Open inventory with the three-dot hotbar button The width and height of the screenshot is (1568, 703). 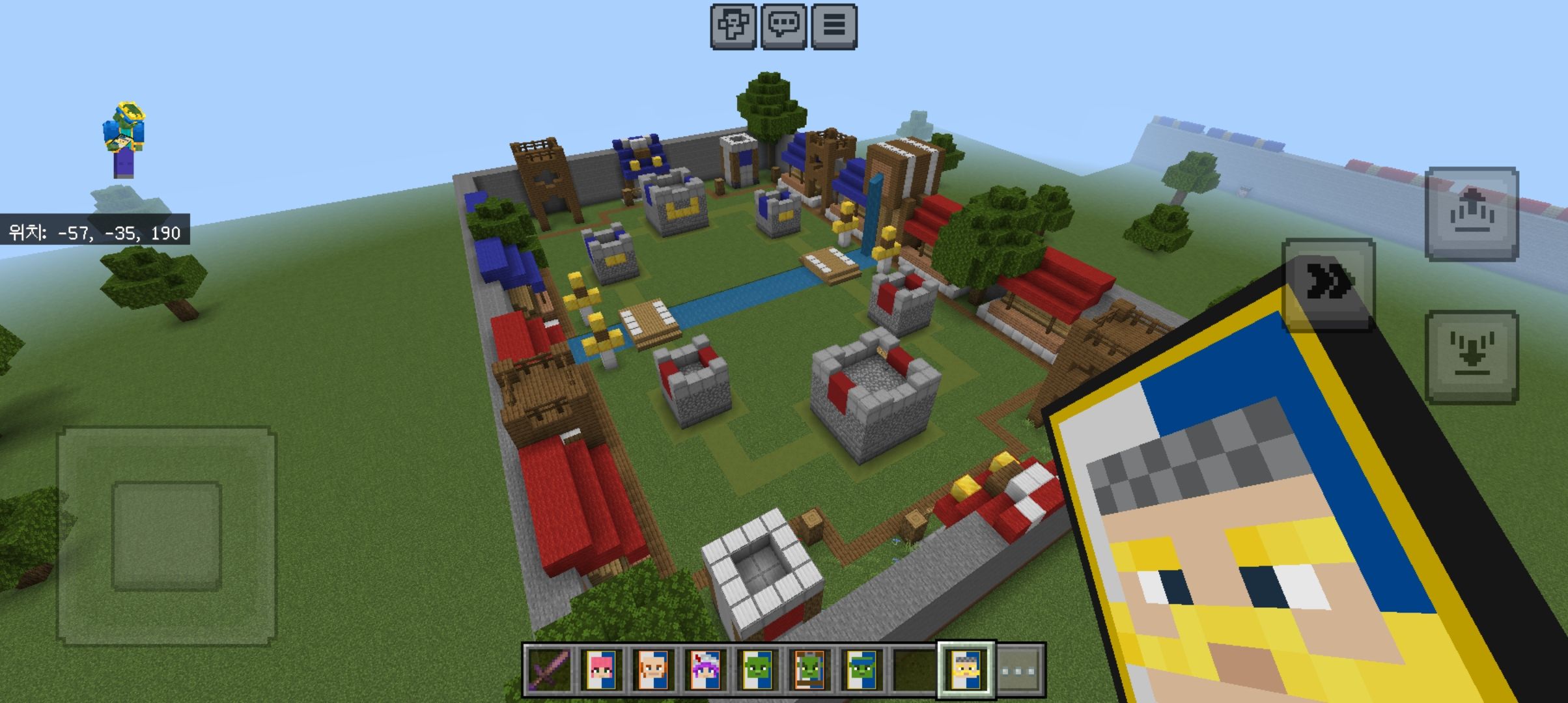pyautogui.click(x=1019, y=670)
